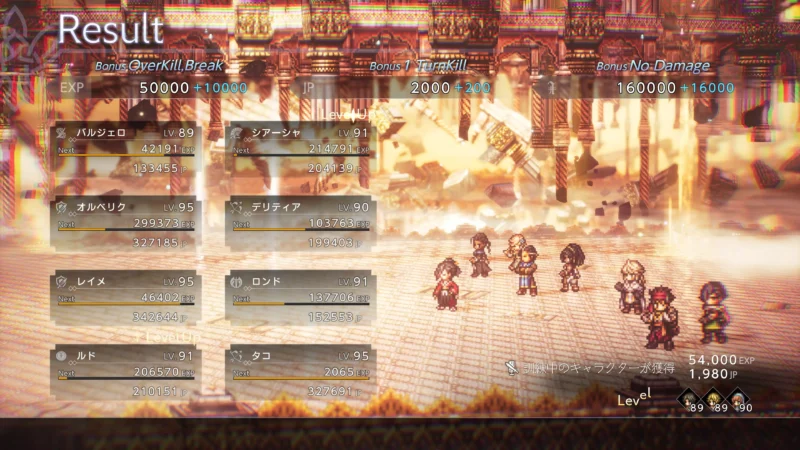Screen dimensions: 800x450
Task: Choose the デリティア character card
Action: point(299,224)
